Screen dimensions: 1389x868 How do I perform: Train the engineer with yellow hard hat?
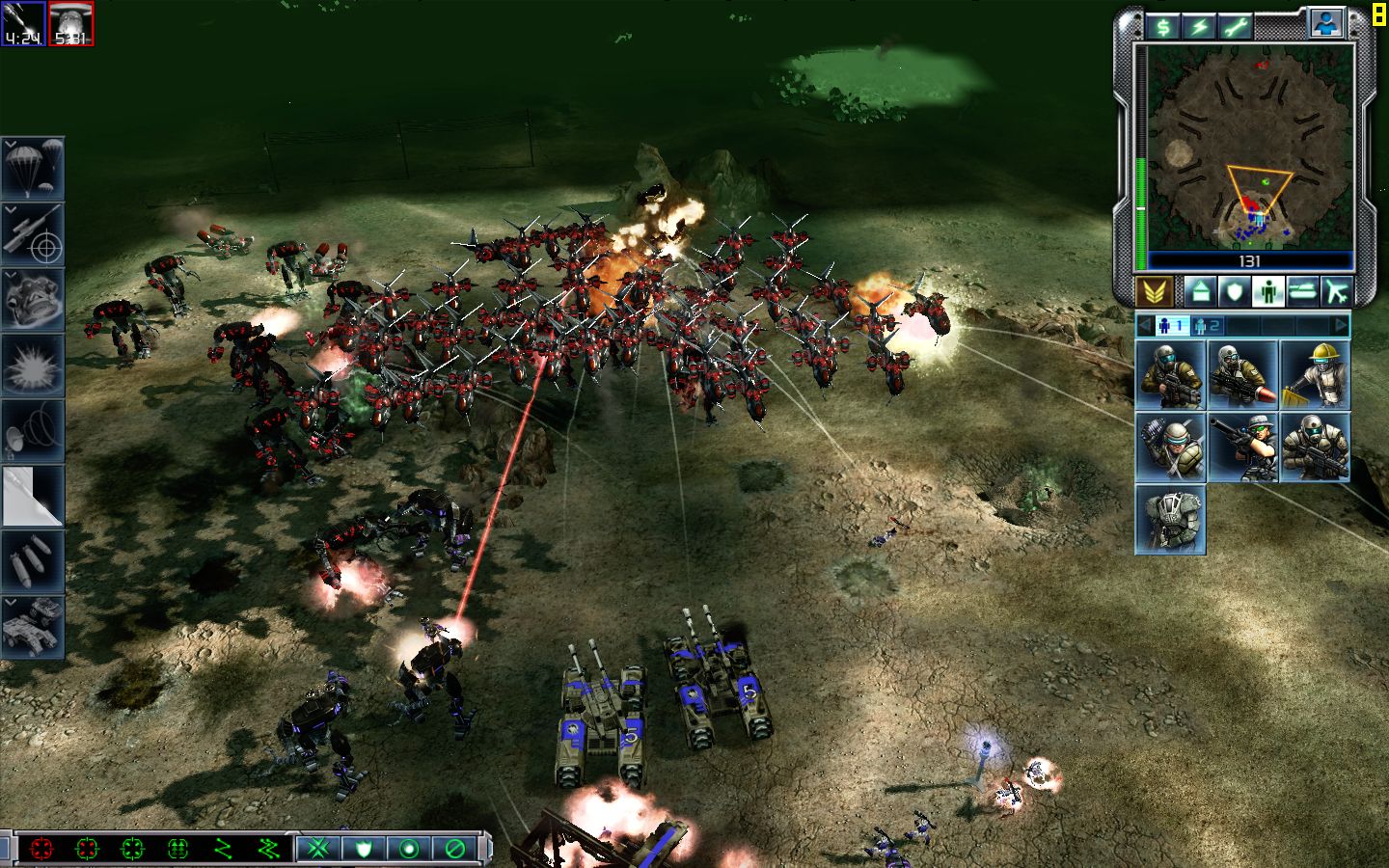pos(1315,374)
